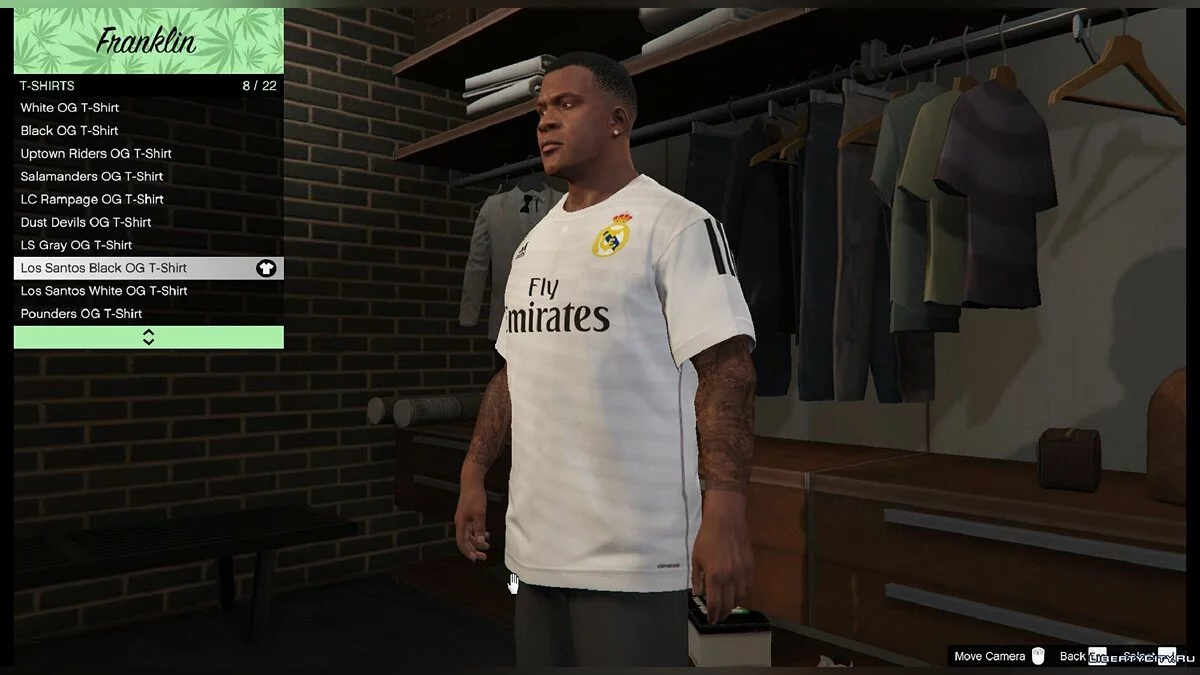
Task: Choose the Black OG T-Shirt entry
Action: (148, 131)
